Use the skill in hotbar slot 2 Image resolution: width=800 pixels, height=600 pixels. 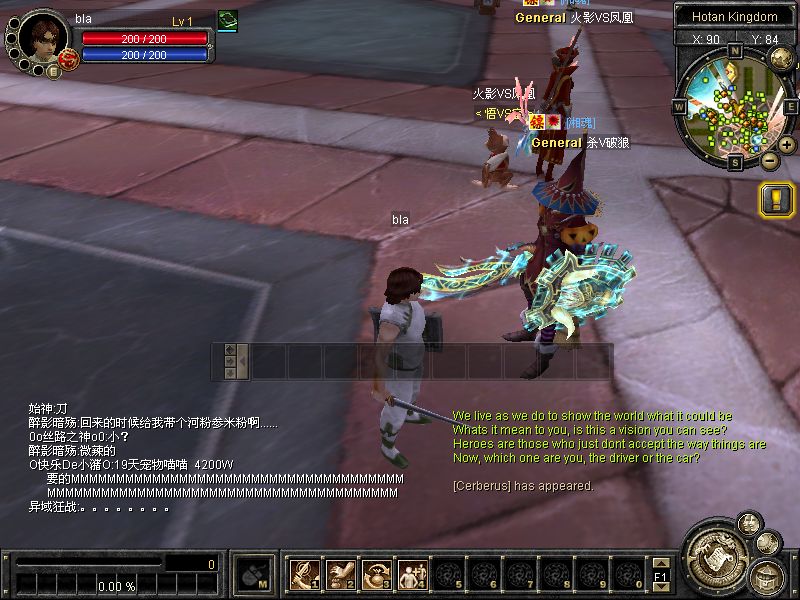pyautogui.click(x=340, y=574)
